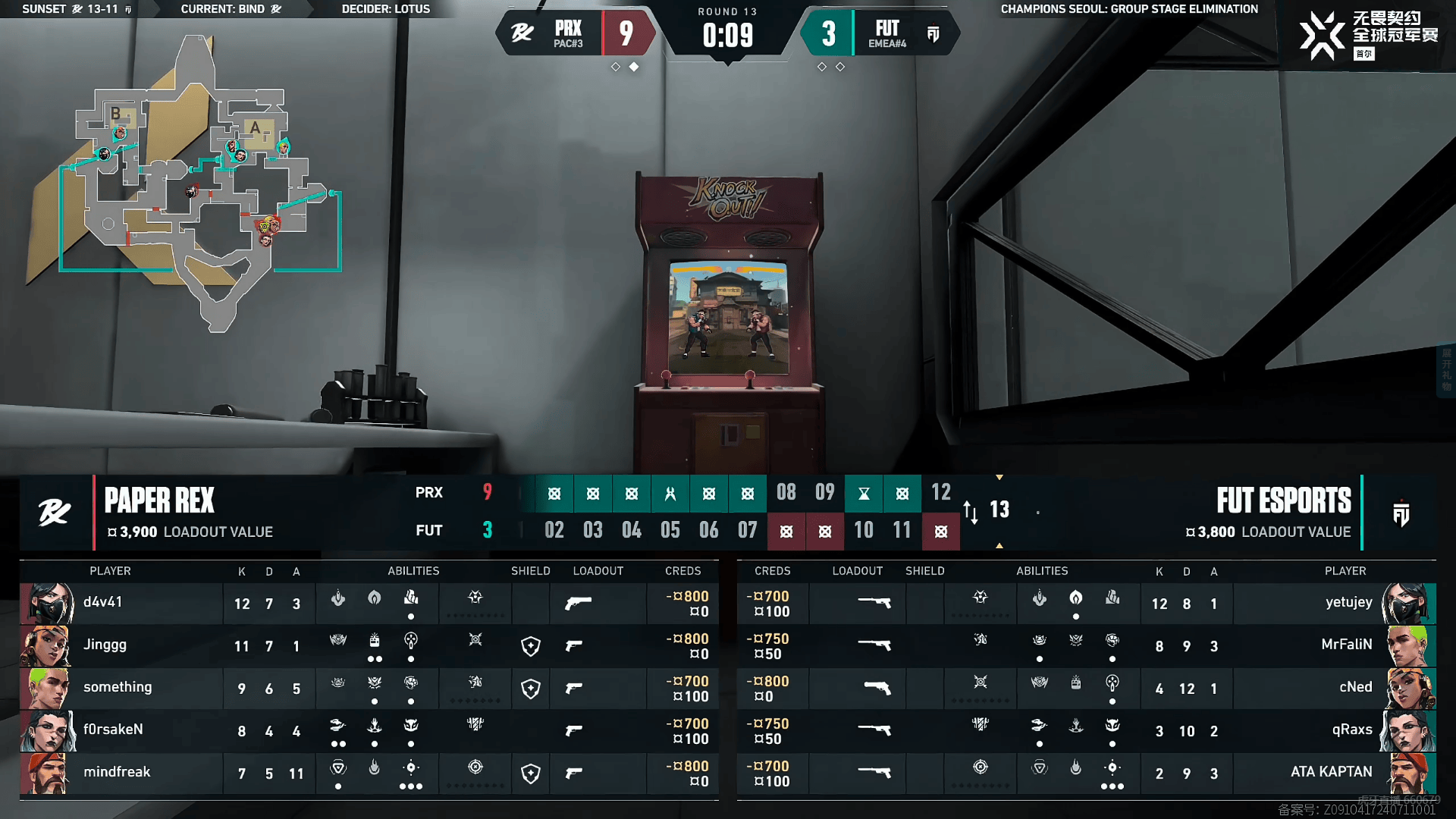Click the PRX score panel in top bar
Image resolution: width=1456 pixels, height=819 pixels.
tap(578, 33)
